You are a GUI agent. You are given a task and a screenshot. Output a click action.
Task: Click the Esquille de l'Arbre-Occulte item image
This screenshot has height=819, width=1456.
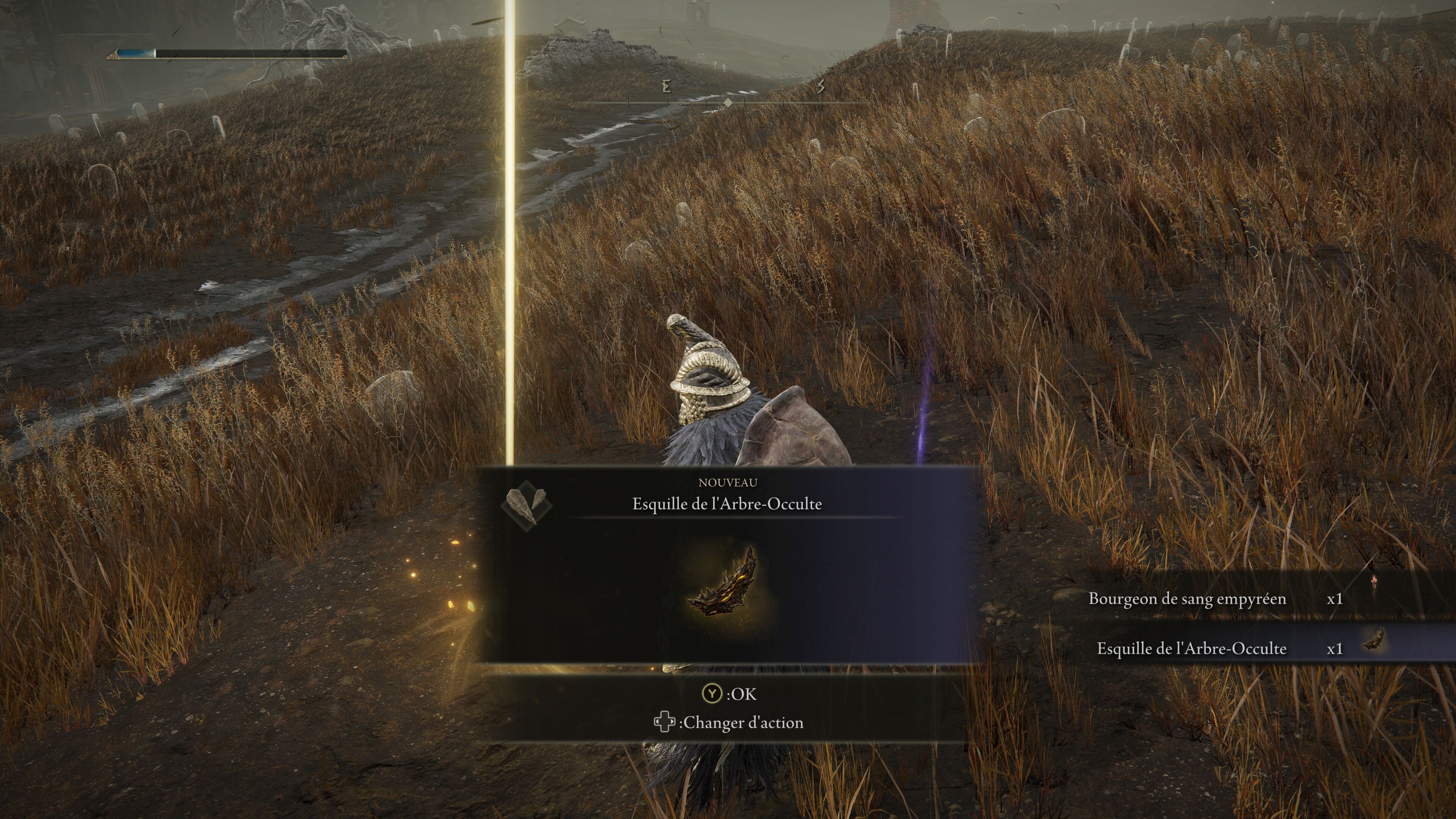click(725, 584)
